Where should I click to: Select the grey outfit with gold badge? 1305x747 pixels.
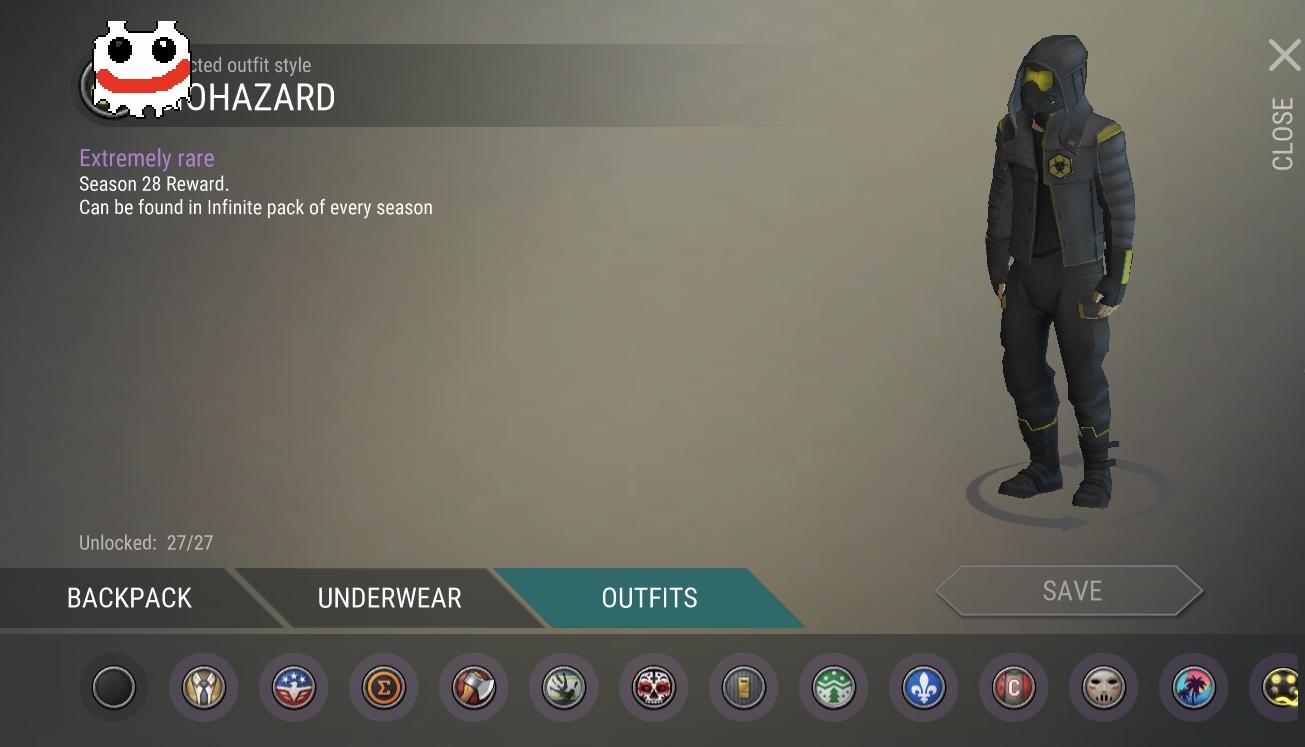click(744, 688)
